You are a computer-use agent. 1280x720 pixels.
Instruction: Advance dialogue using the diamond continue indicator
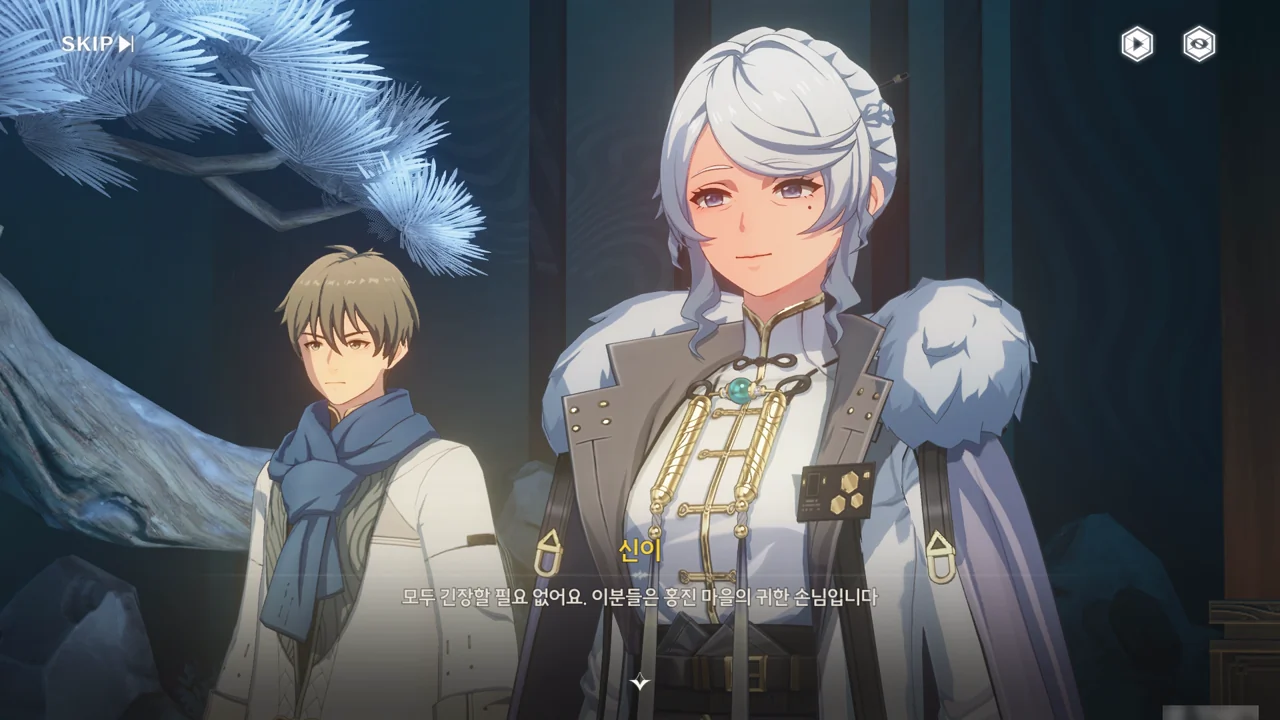point(640,683)
